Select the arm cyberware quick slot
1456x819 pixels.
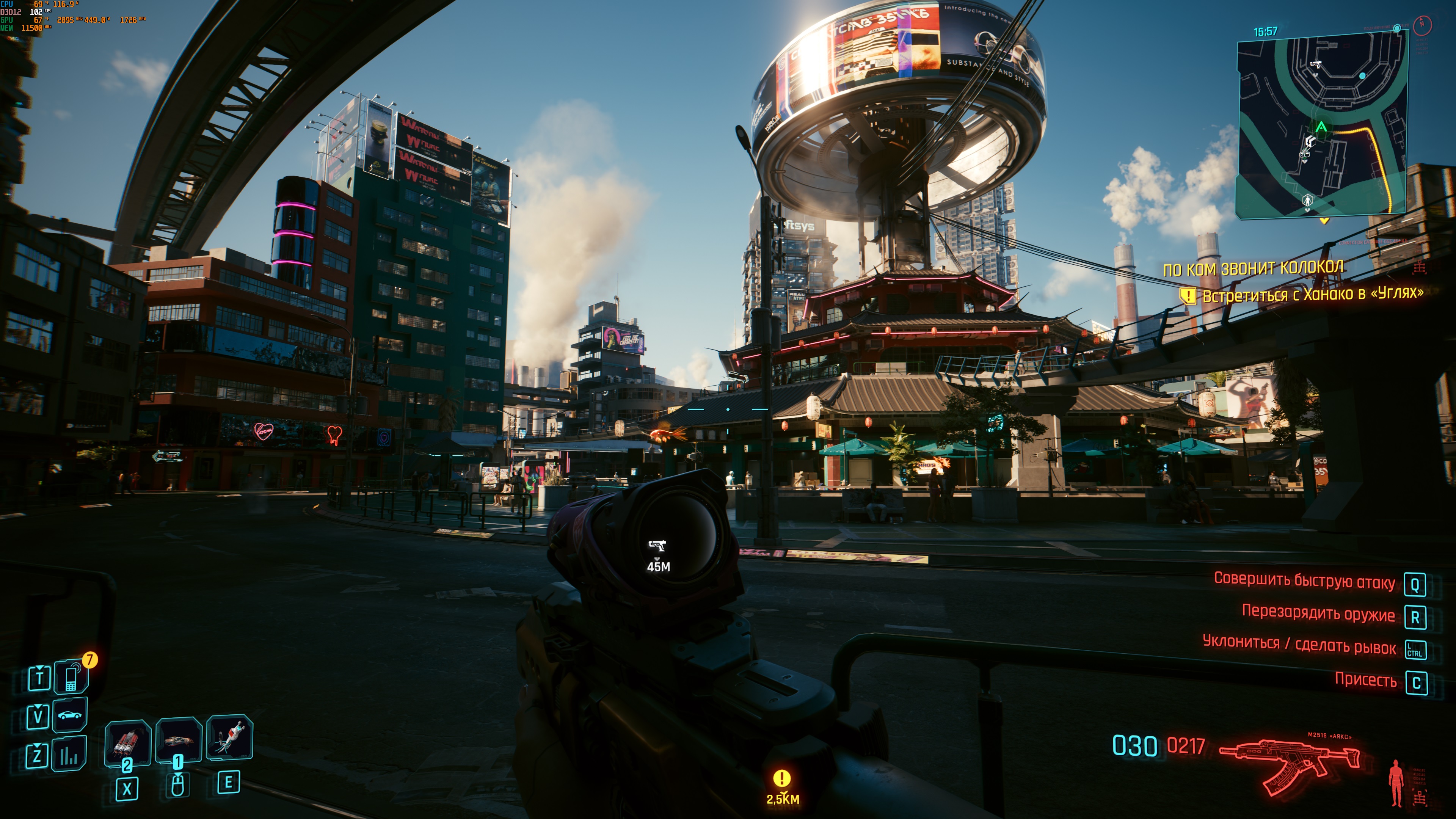pyautogui.click(x=178, y=740)
